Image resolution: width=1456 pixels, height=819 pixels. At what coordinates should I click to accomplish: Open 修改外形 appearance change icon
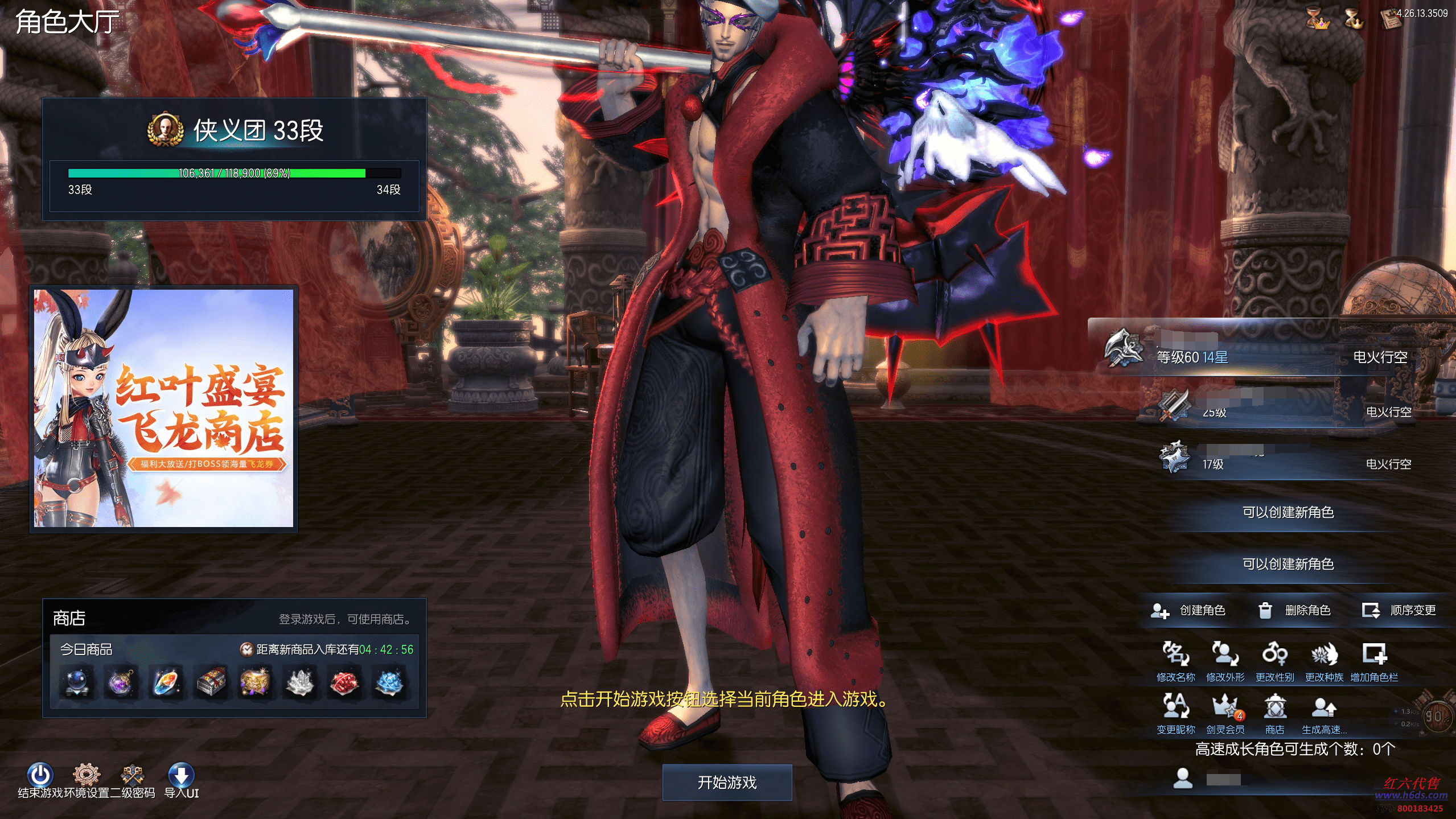tap(1225, 655)
